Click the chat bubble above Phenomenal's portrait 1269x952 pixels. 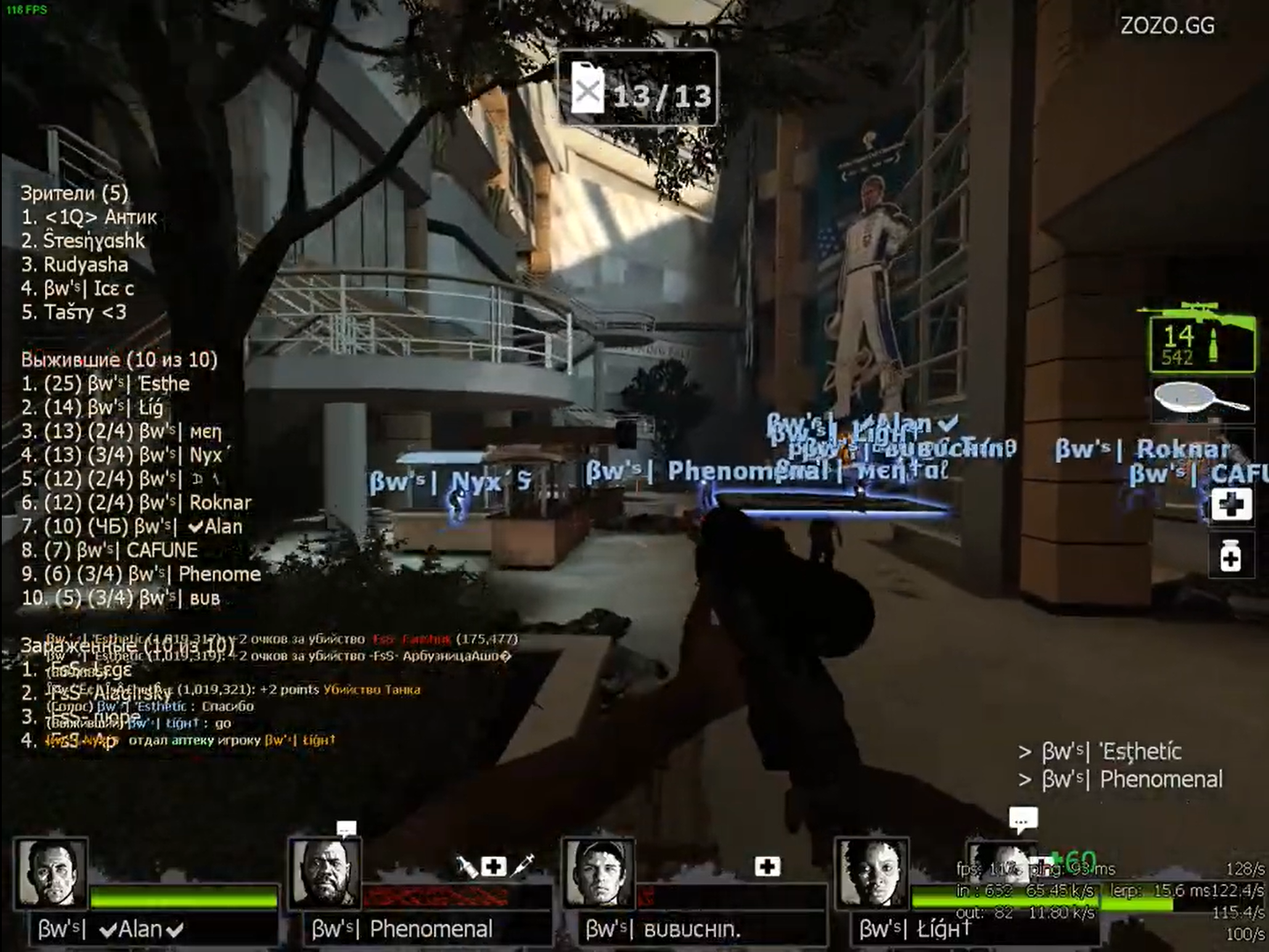(346, 829)
